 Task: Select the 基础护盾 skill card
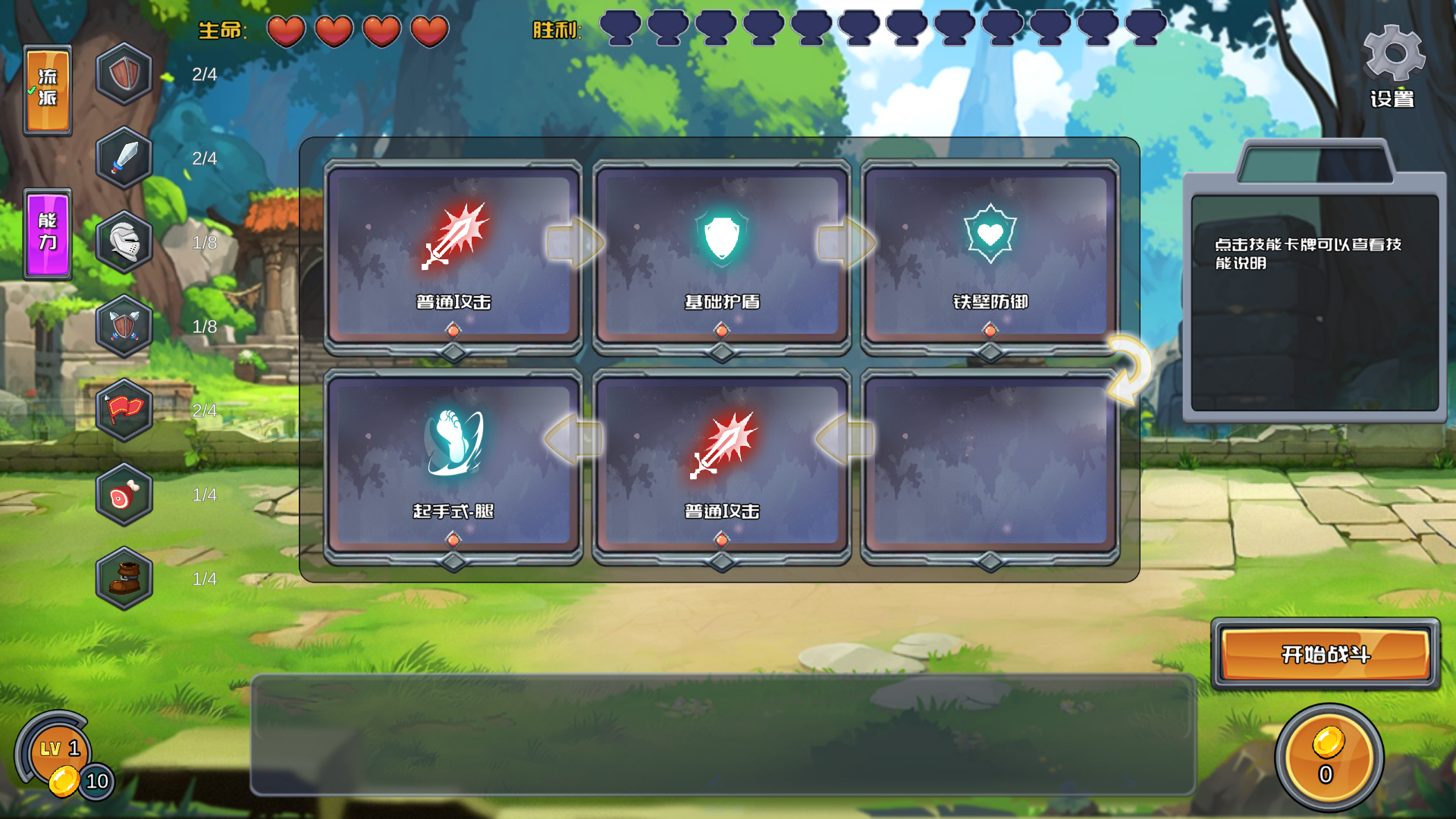pos(721,258)
